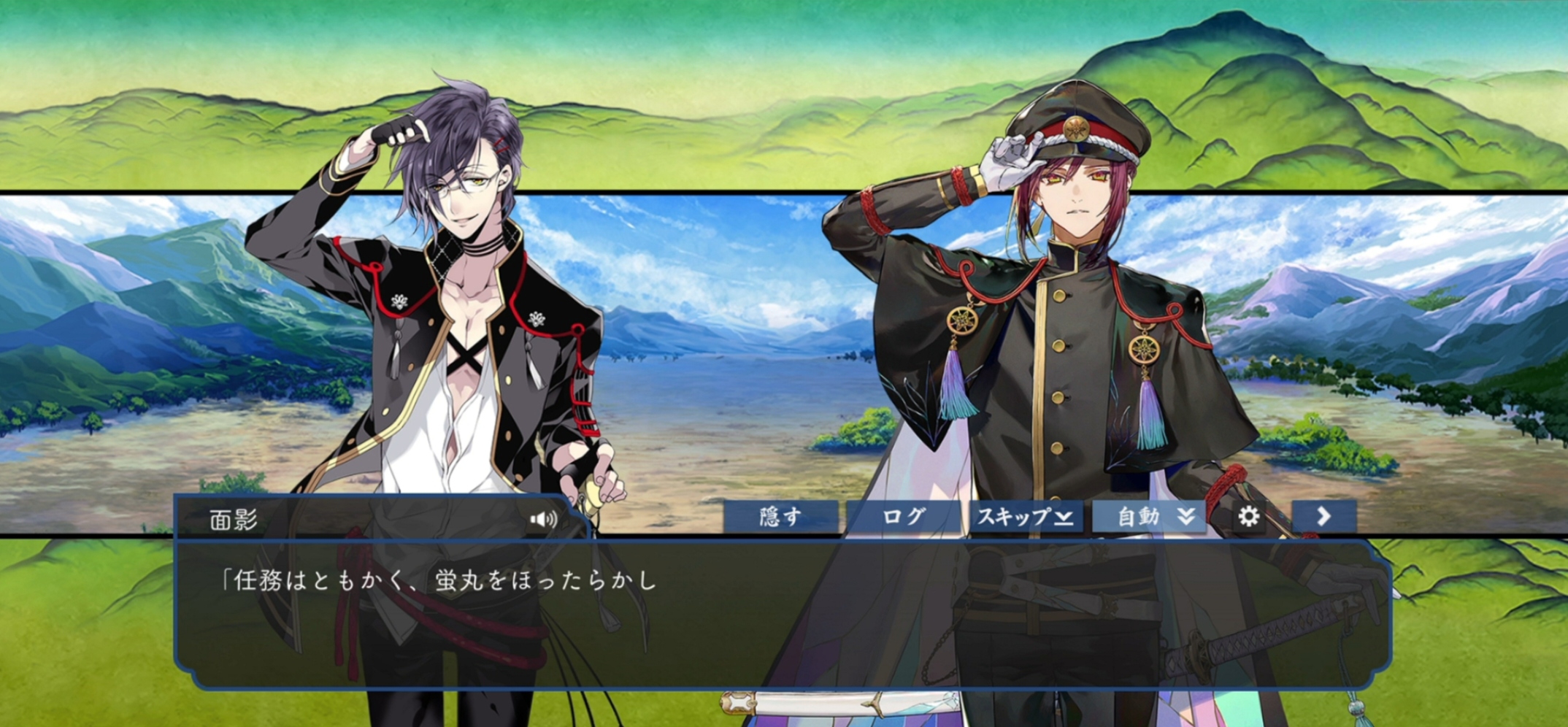Replay voice line with speaker icon
The height and width of the screenshot is (727, 1568).
click(x=543, y=519)
